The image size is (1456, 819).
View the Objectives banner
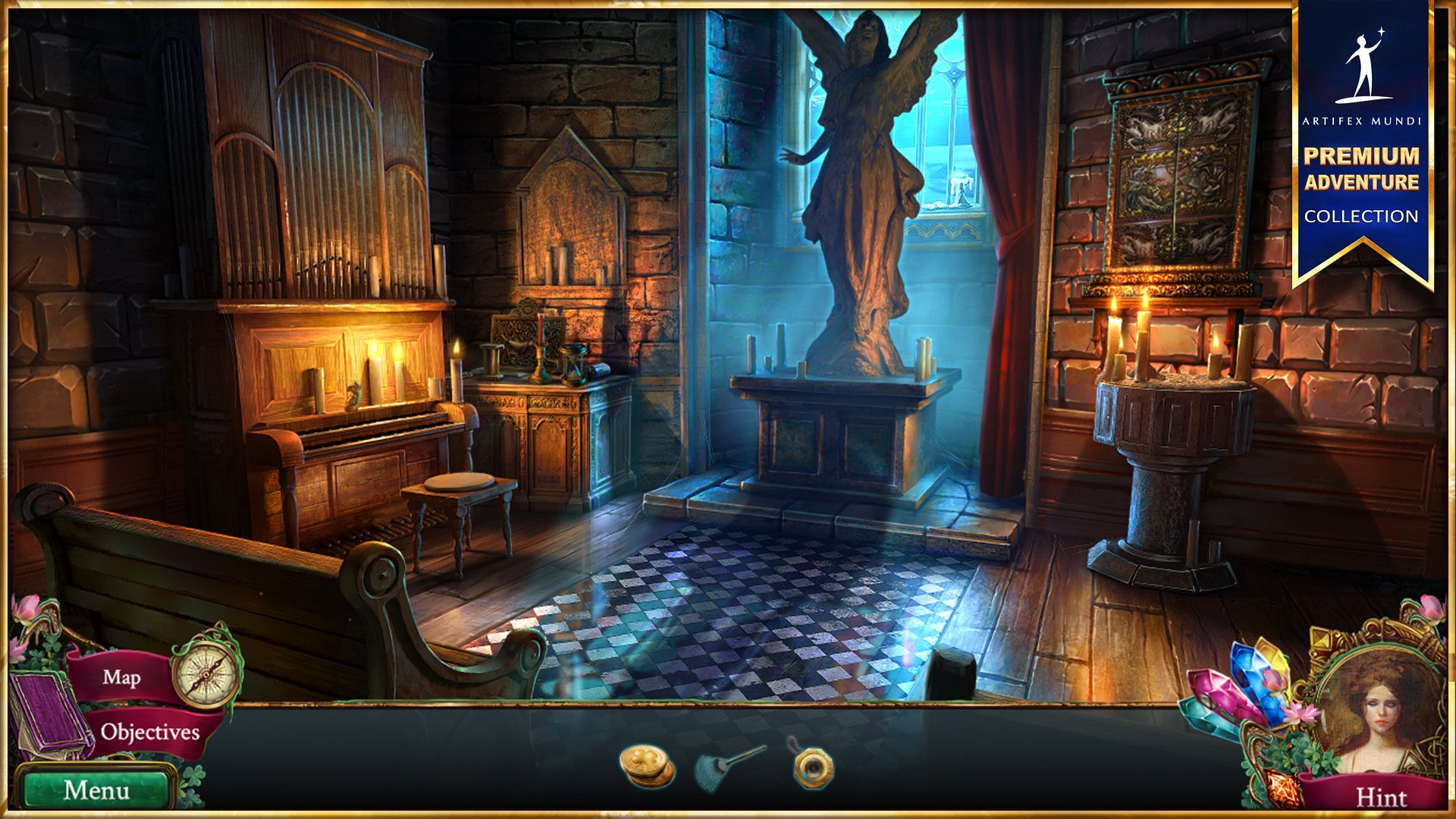click(x=148, y=733)
